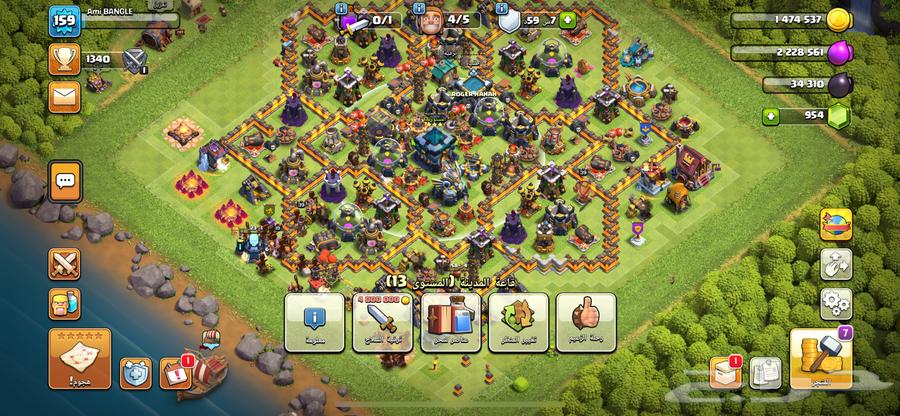Open the chat speech bubble tab
The image size is (900, 416).
pos(65,181)
